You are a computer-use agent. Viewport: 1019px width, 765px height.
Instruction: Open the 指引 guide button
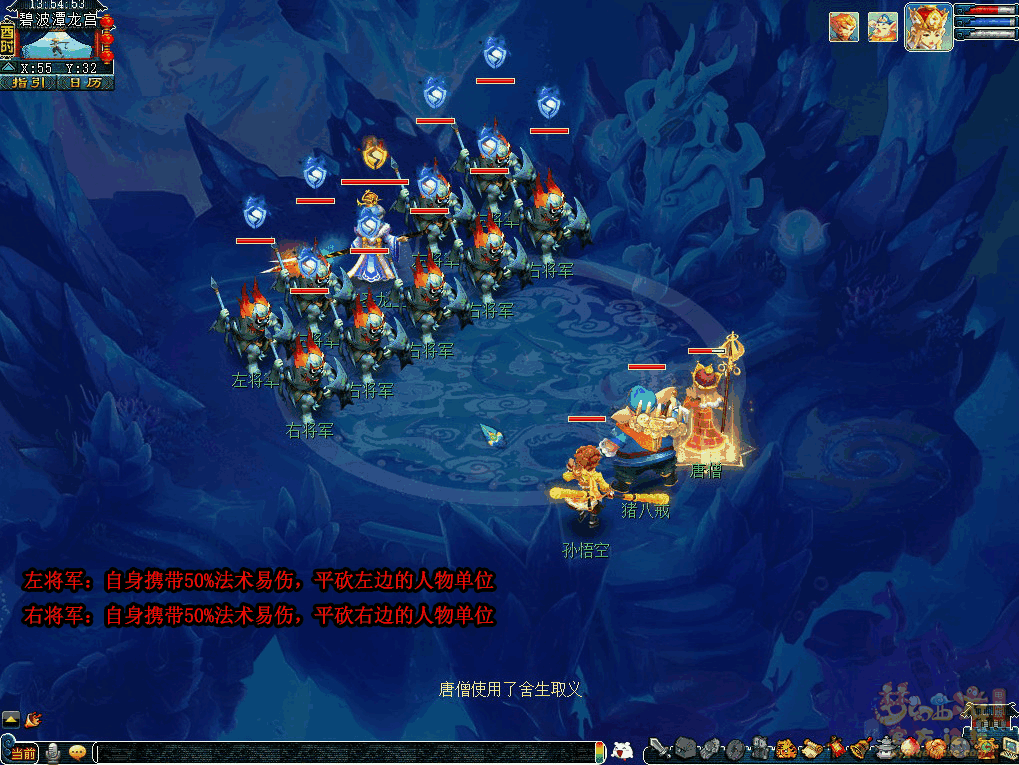29,83
